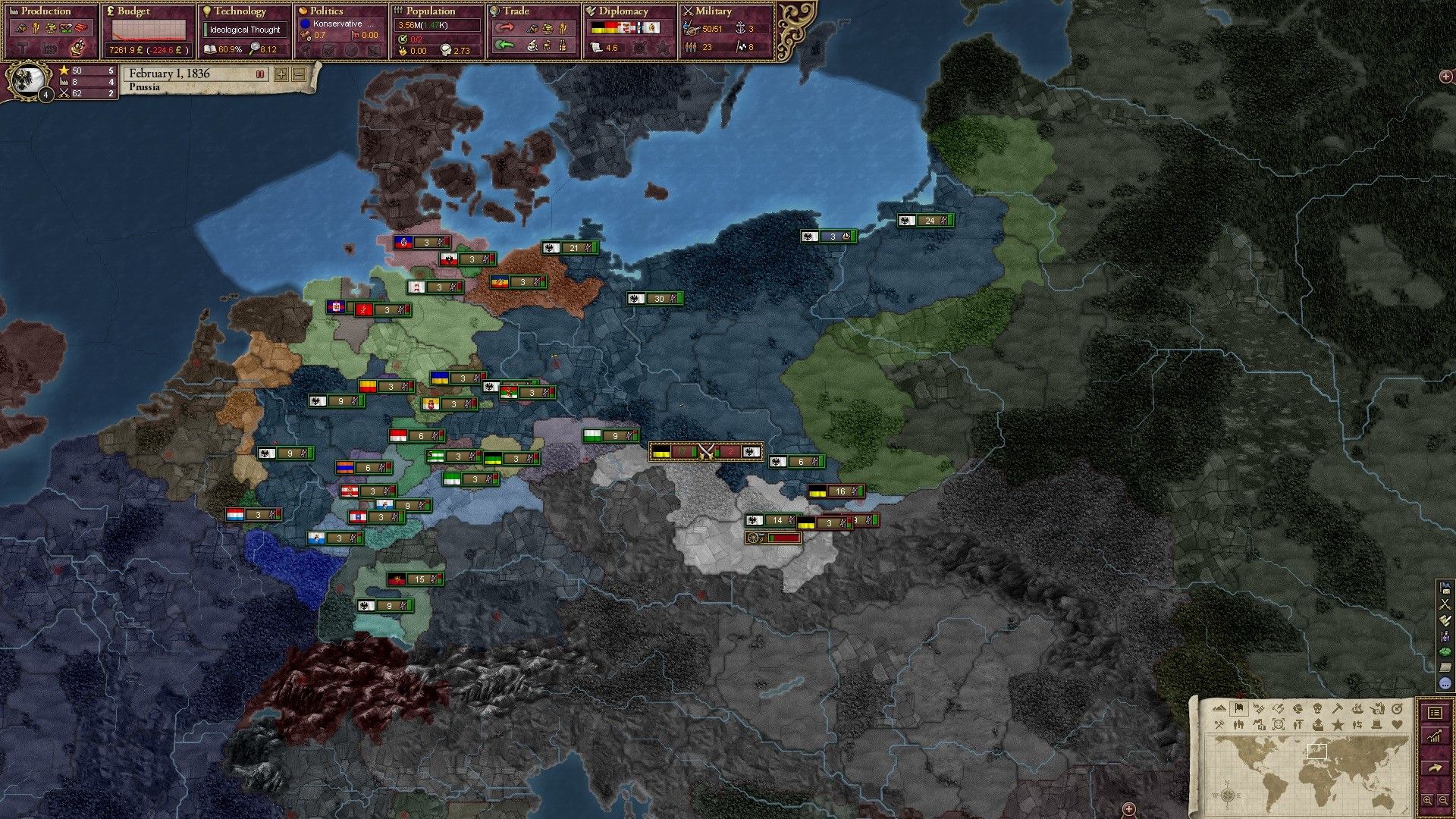Toggle the factory production mapmode
Viewport: 1456px width, 819px height.
(x=1260, y=725)
